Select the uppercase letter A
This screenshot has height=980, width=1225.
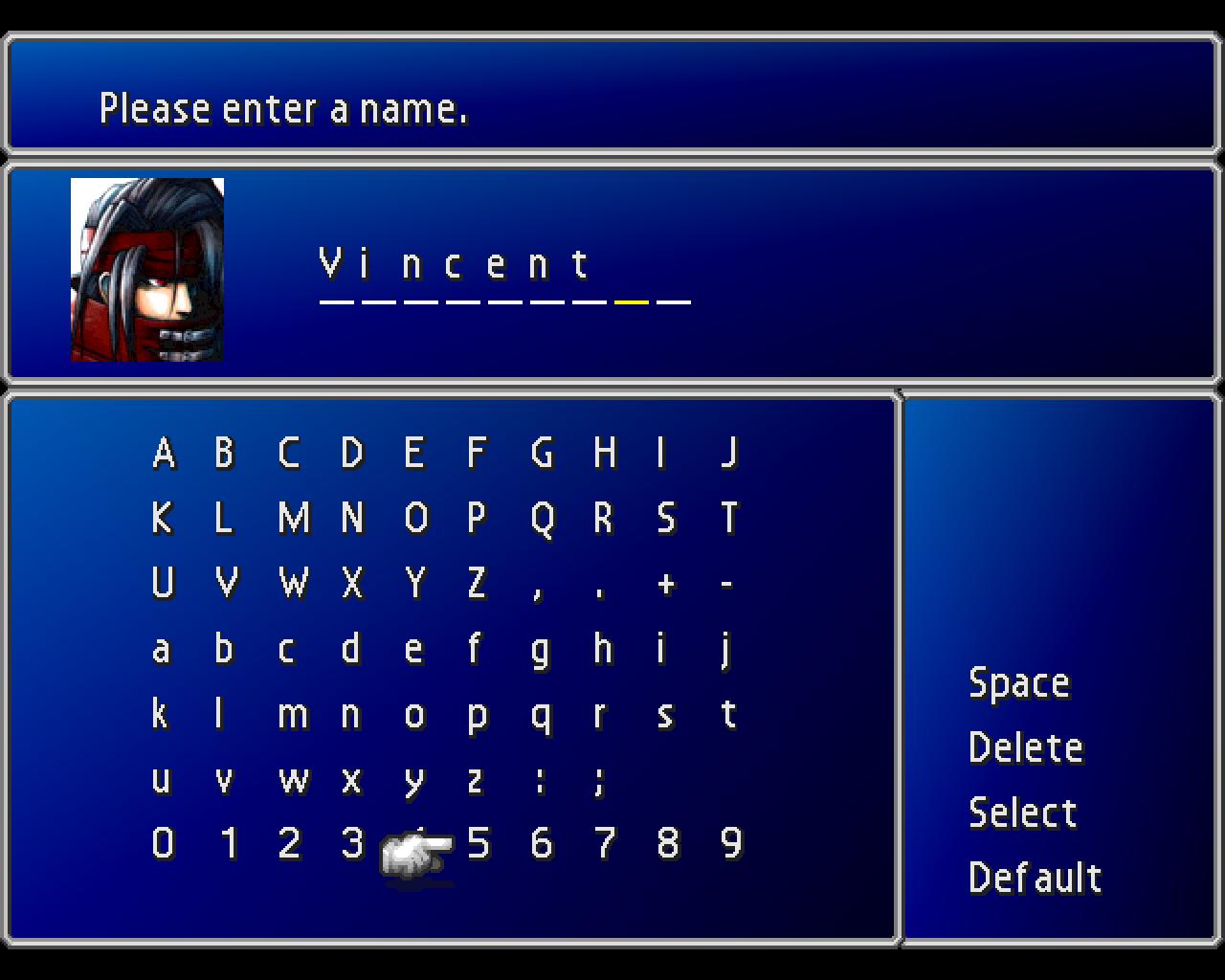(164, 455)
